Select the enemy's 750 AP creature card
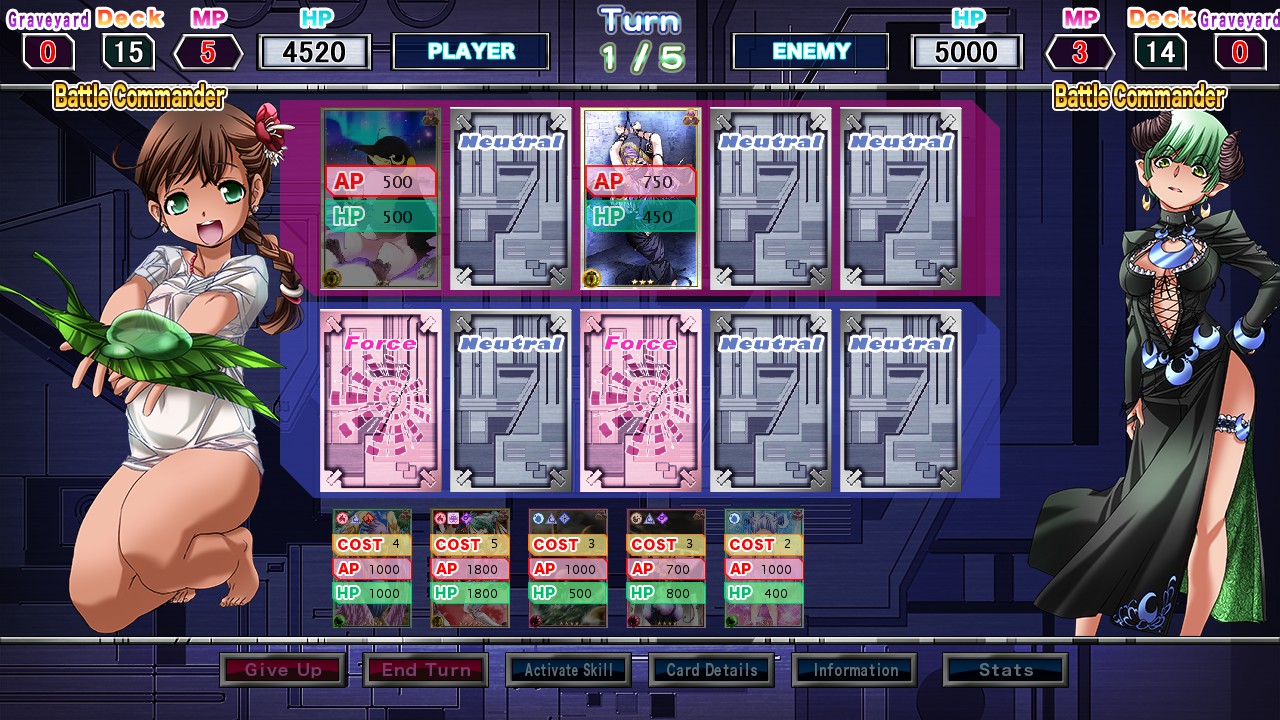 (640, 198)
